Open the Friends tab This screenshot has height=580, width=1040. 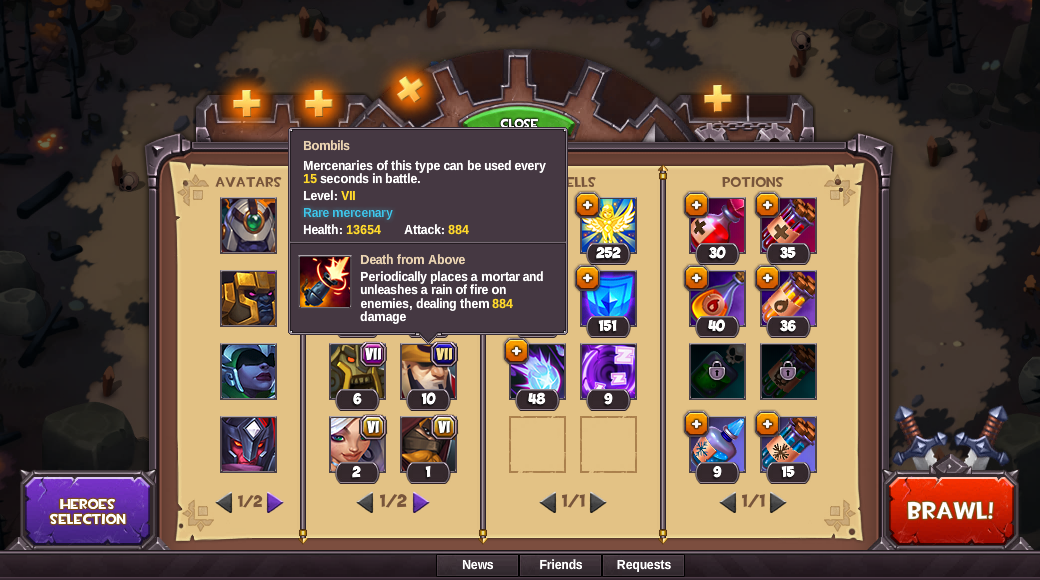[560, 565]
